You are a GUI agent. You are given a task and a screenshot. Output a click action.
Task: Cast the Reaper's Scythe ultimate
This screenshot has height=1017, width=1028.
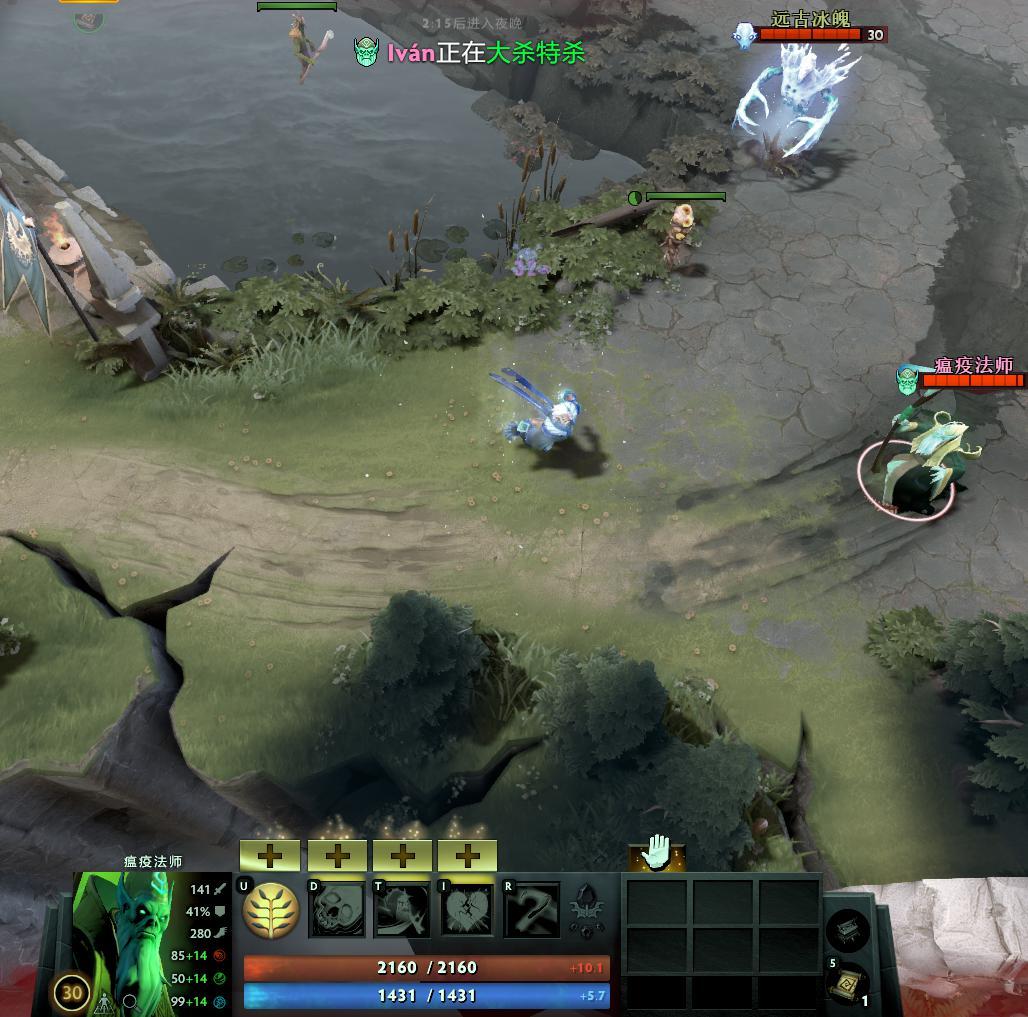tap(532, 910)
